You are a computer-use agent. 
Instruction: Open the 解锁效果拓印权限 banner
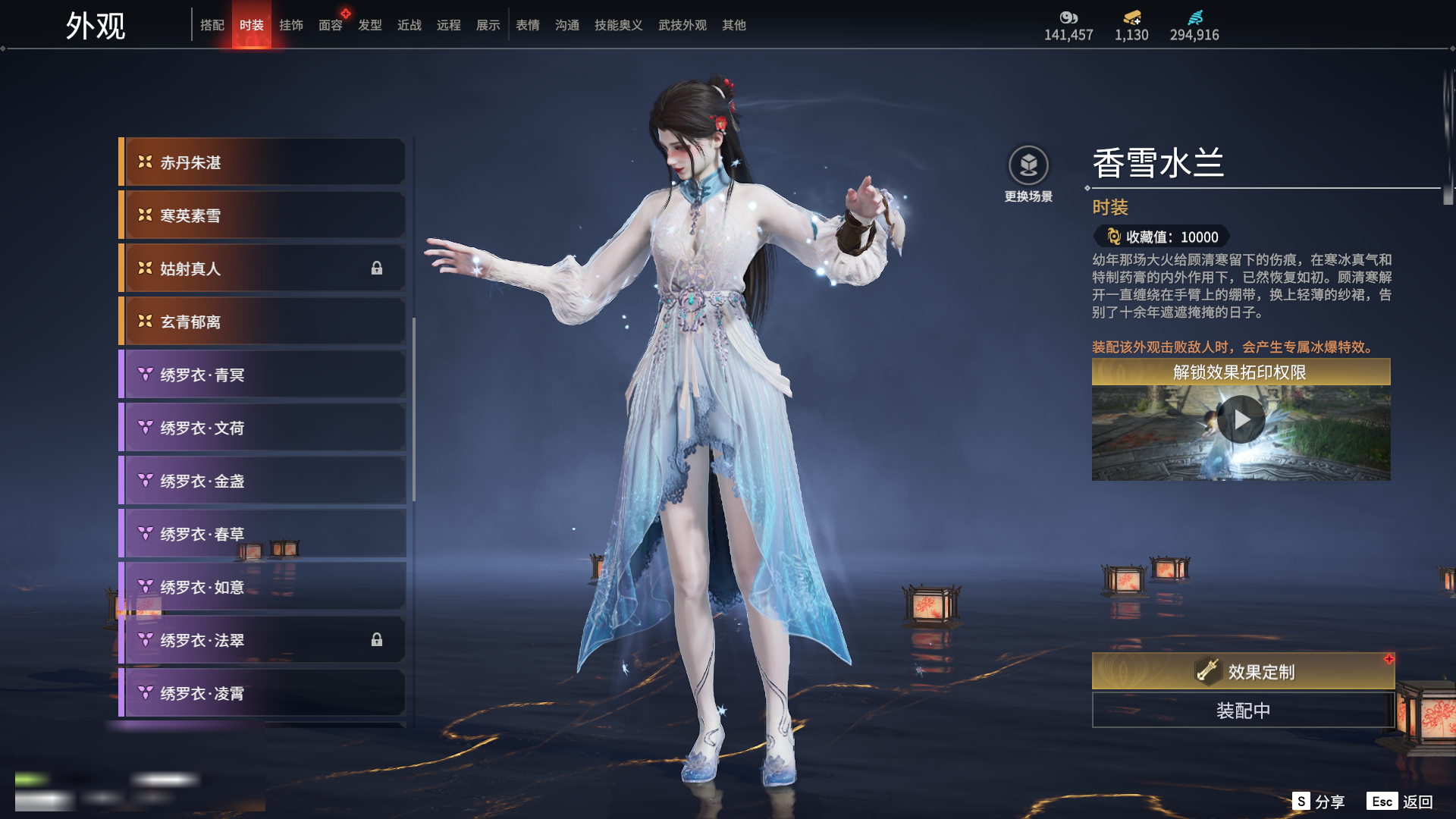[x=1241, y=372]
